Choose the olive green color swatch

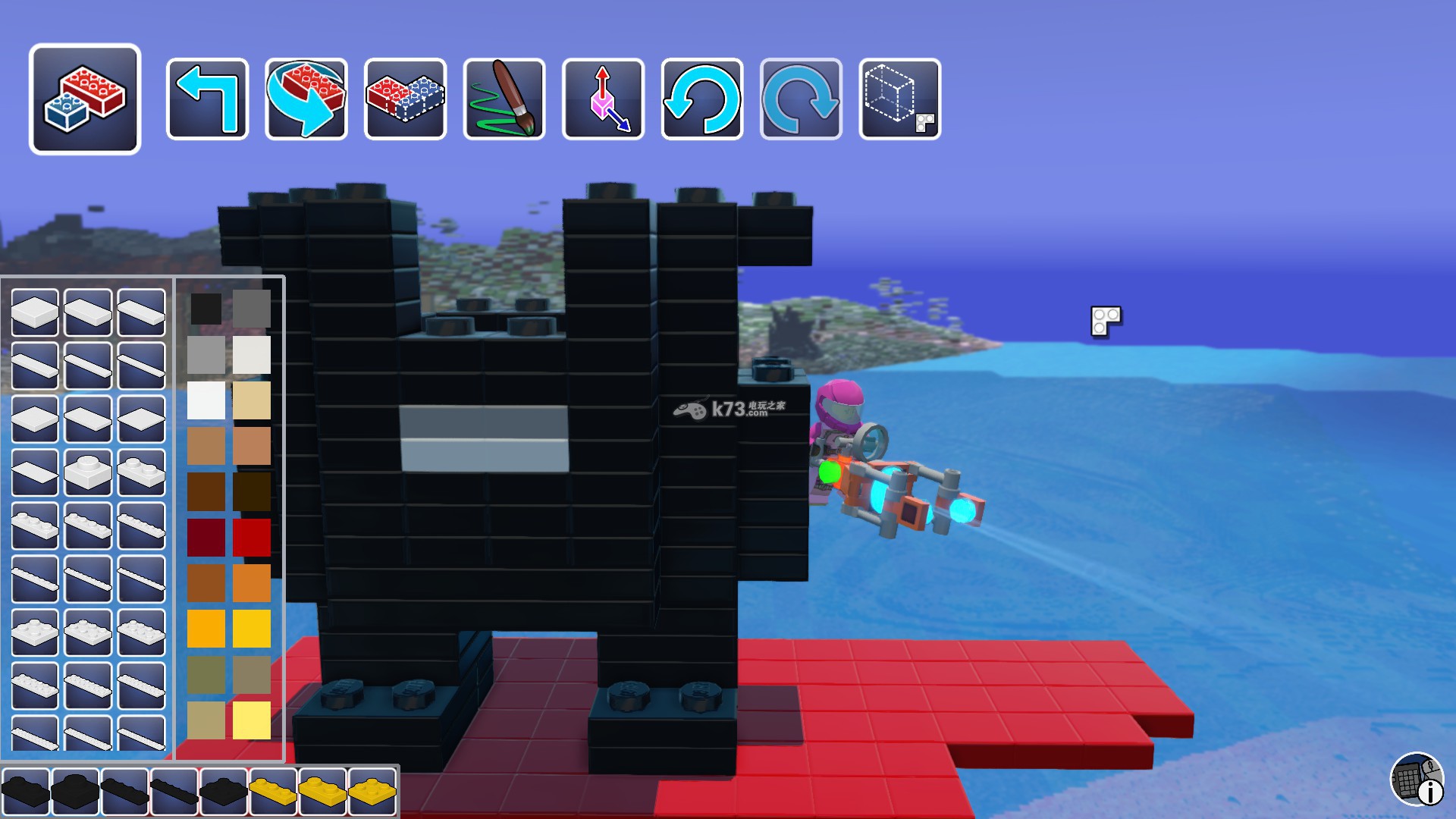click(x=206, y=674)
